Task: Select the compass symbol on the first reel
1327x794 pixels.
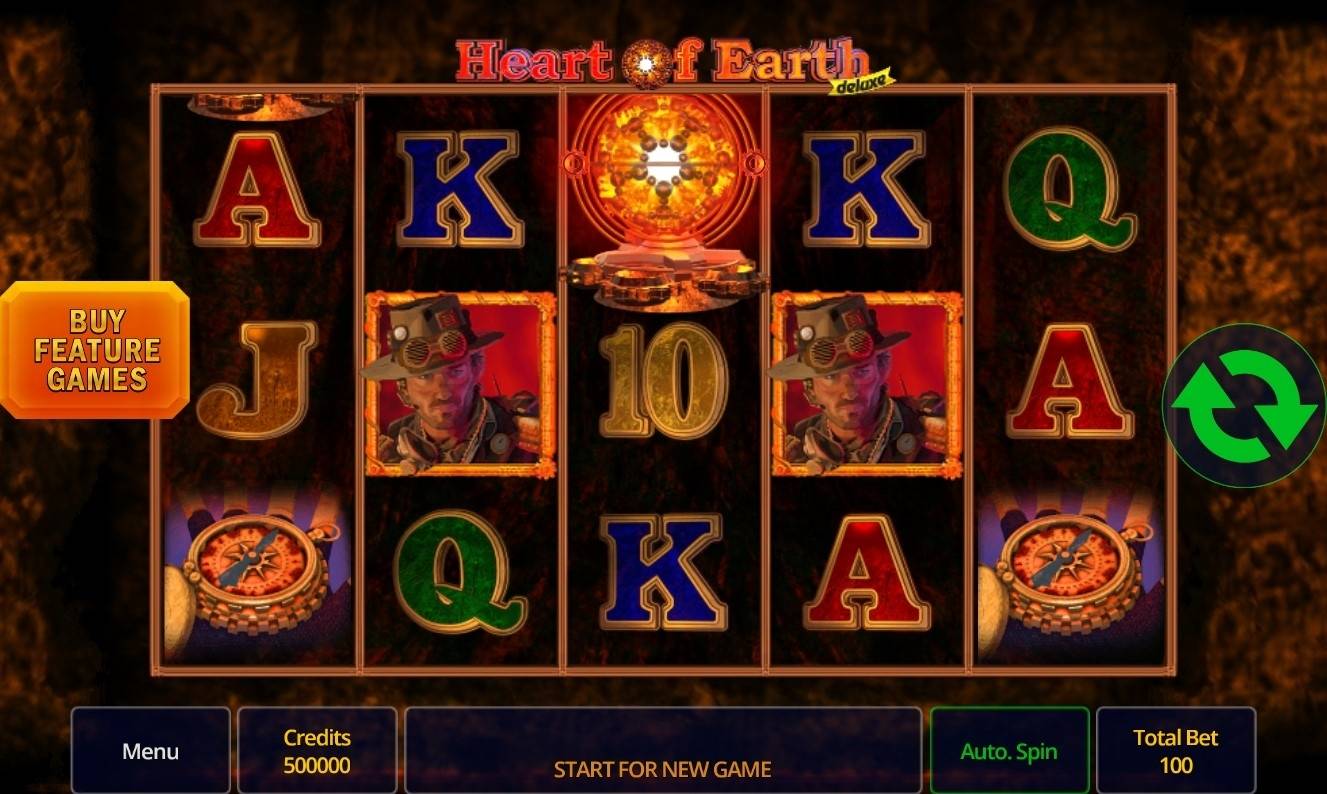Action: coord(255,570)
